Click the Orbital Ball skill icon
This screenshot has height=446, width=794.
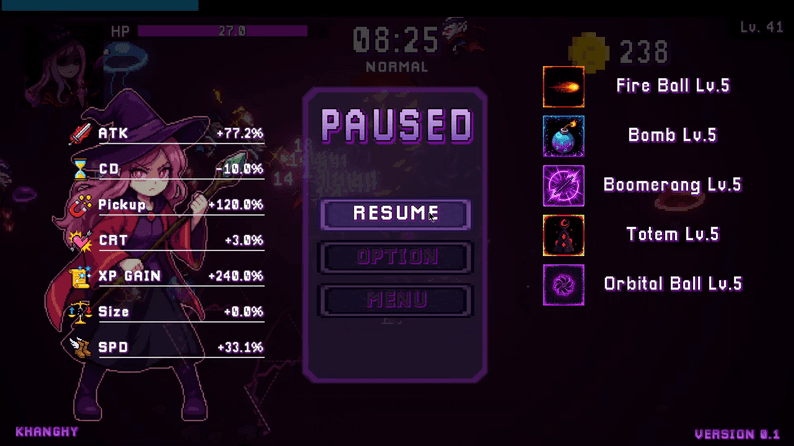coord(563,284)
